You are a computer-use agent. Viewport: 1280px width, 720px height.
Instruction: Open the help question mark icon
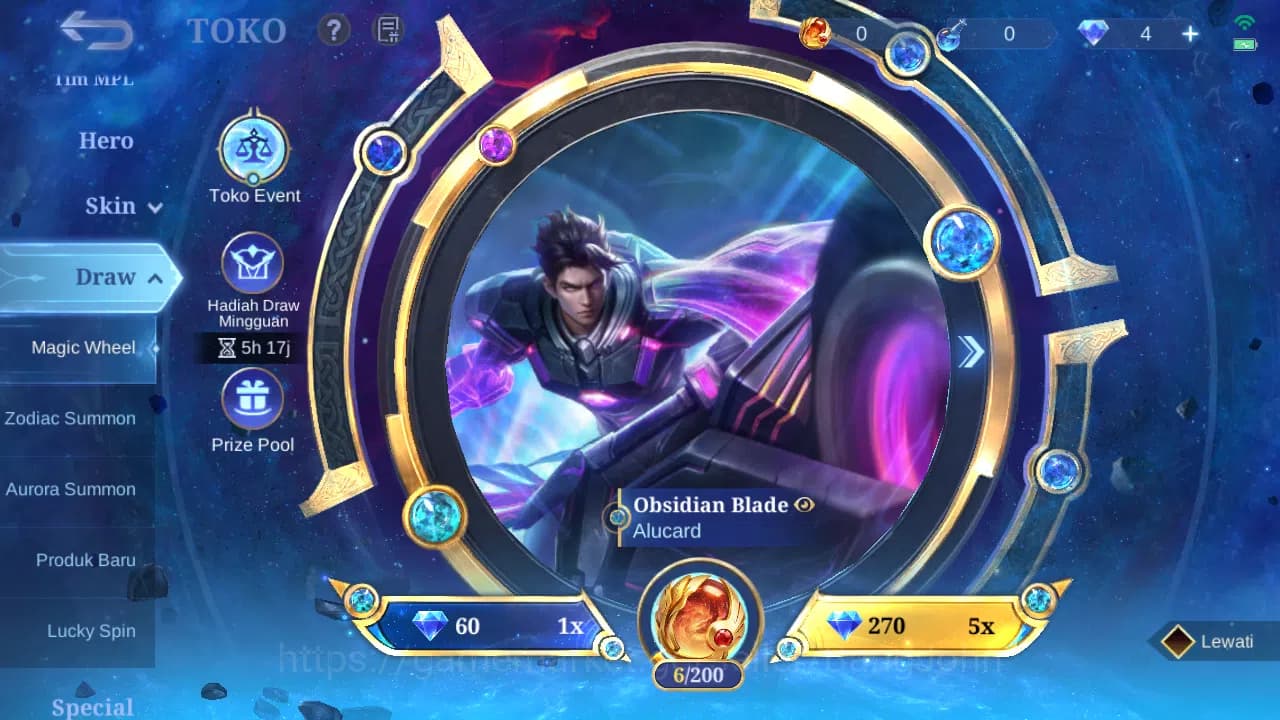click(x=333, y=29)
